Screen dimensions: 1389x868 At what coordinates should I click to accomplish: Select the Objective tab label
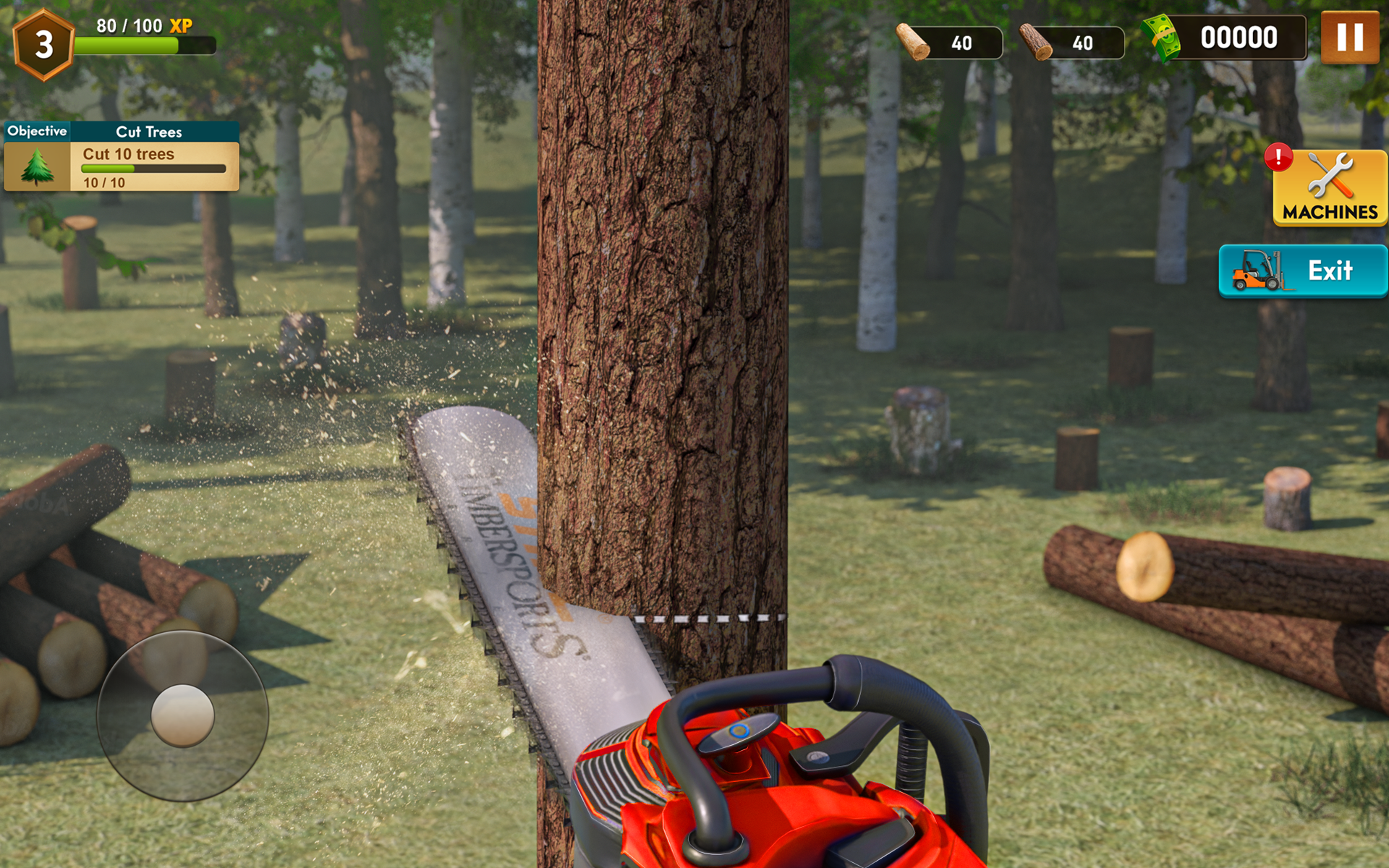click(37, 131)
